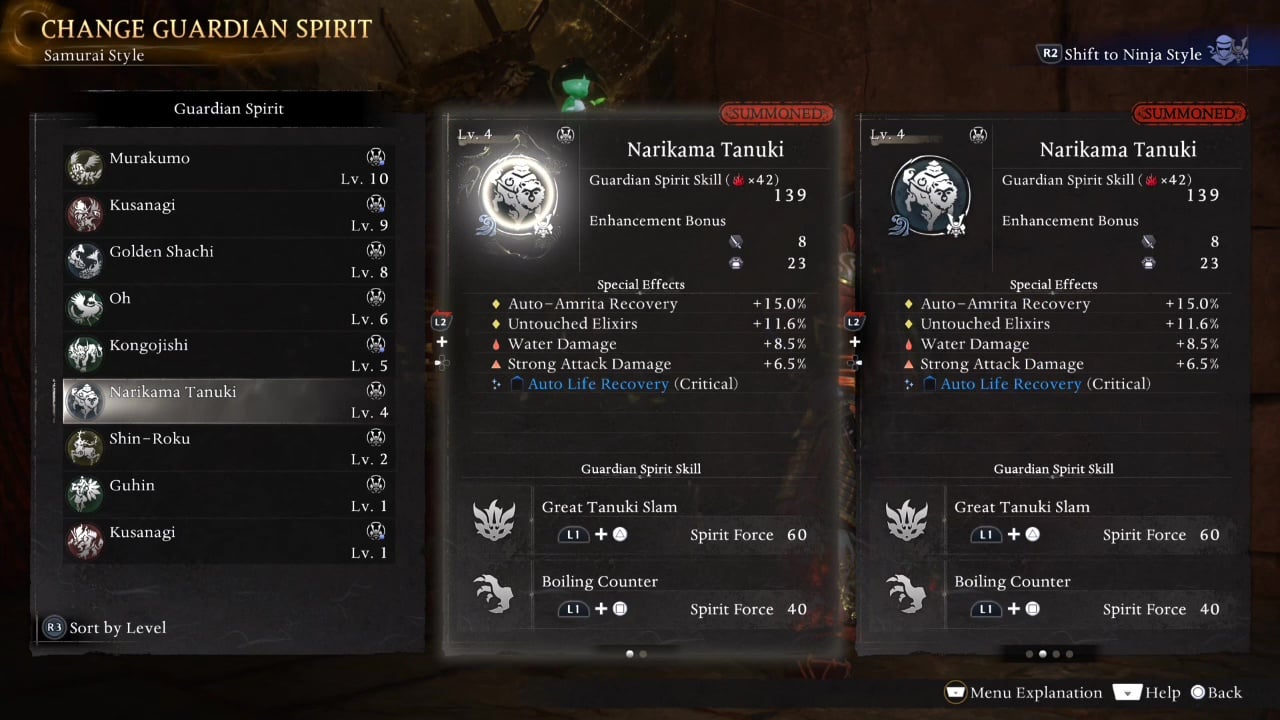1280x720 pixels.
Task: Pick the Golden Shachi guardian spirit
Action: (228, 261)
